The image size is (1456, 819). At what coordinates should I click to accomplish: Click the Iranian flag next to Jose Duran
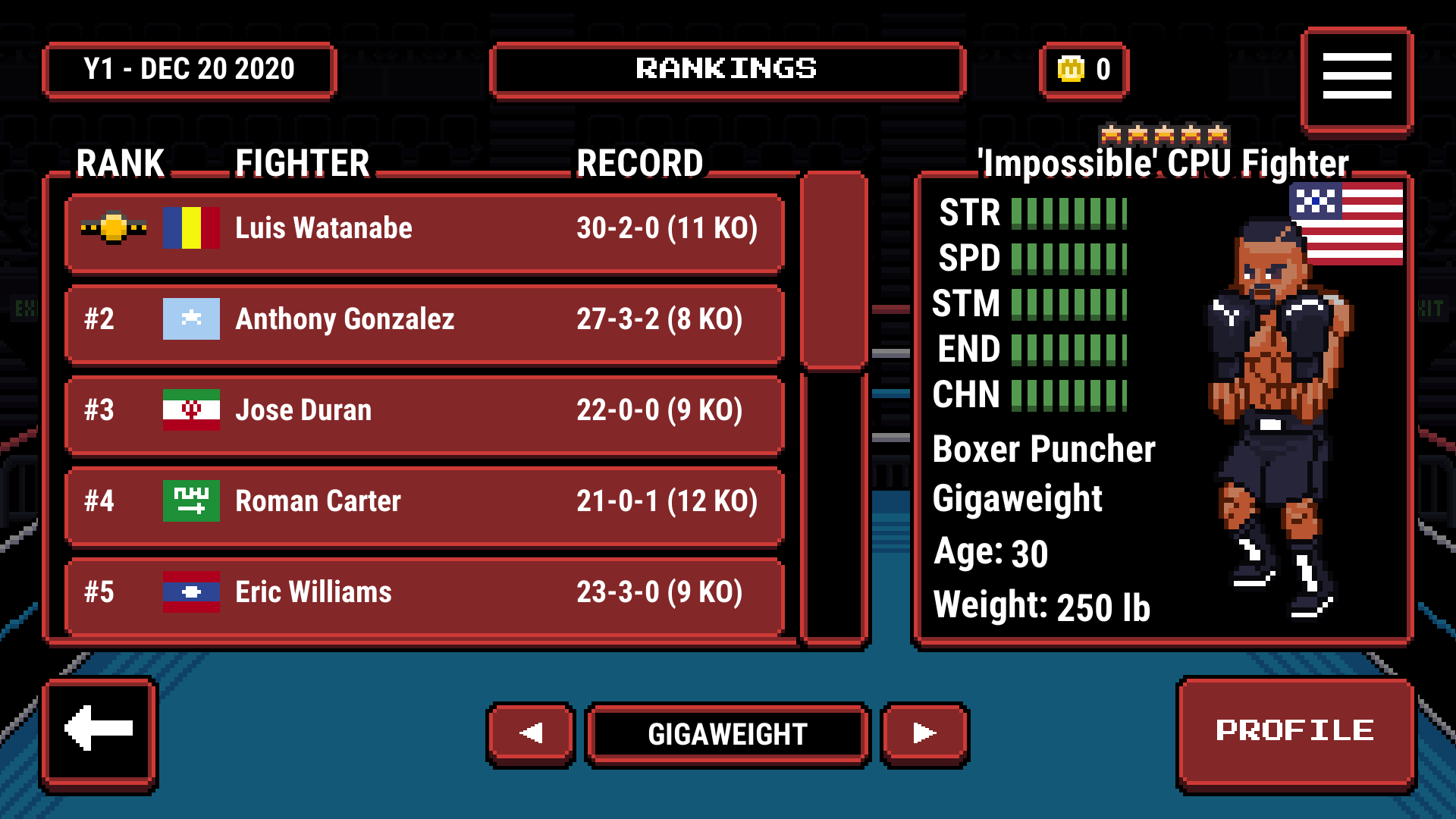click(x=190, y=410)
